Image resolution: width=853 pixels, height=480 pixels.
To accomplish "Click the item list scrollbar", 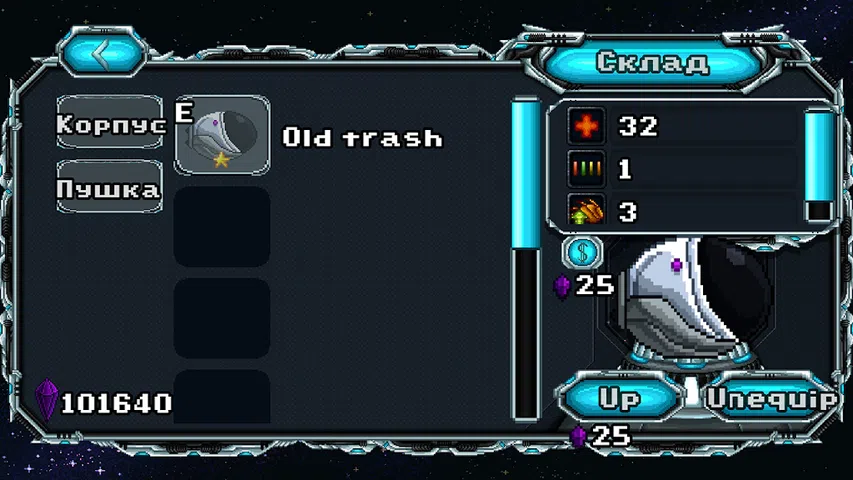I will [x=526, y=260].
